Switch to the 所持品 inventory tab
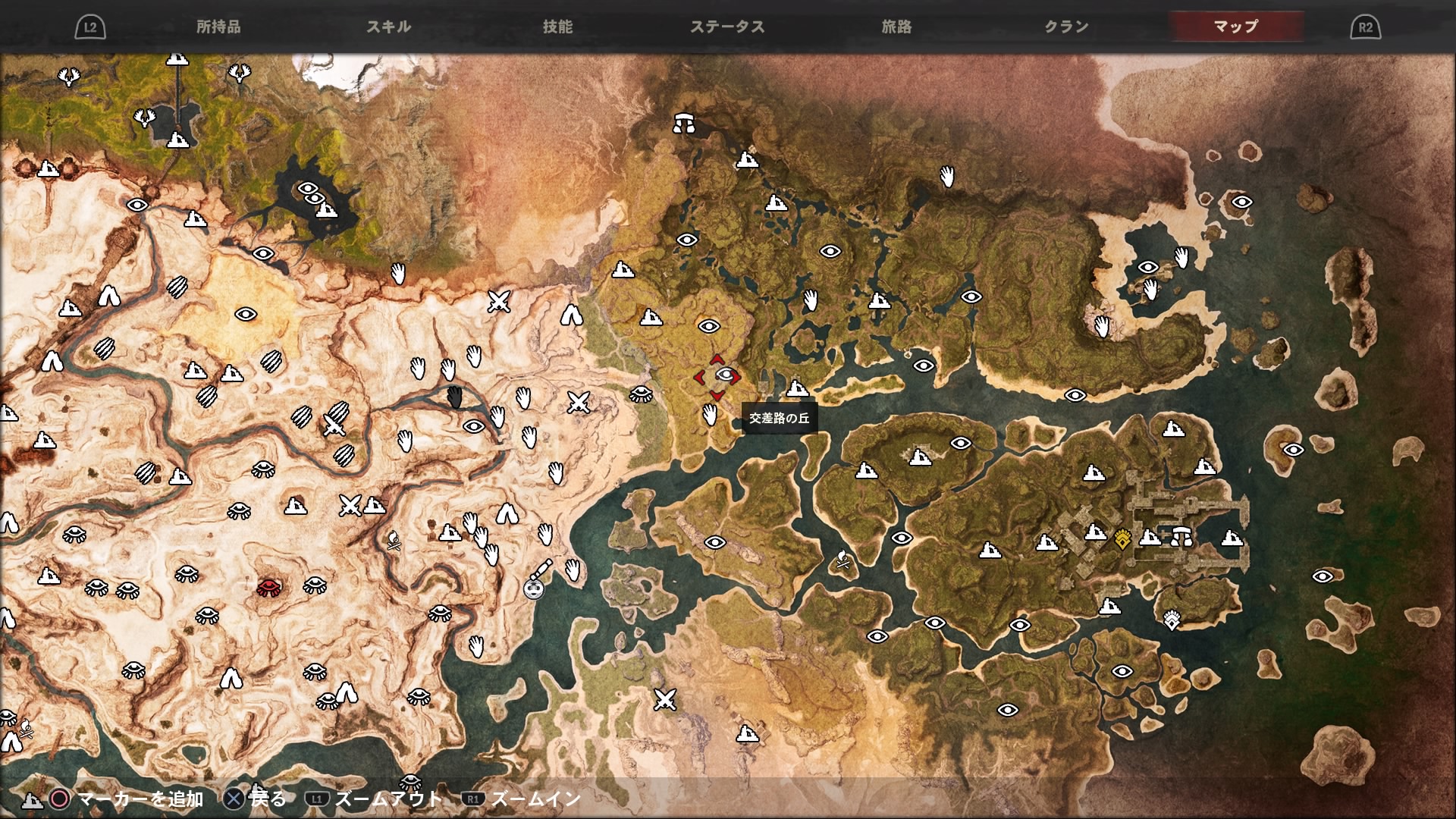The image size is (1456, 819). click(x=218, y=27)
